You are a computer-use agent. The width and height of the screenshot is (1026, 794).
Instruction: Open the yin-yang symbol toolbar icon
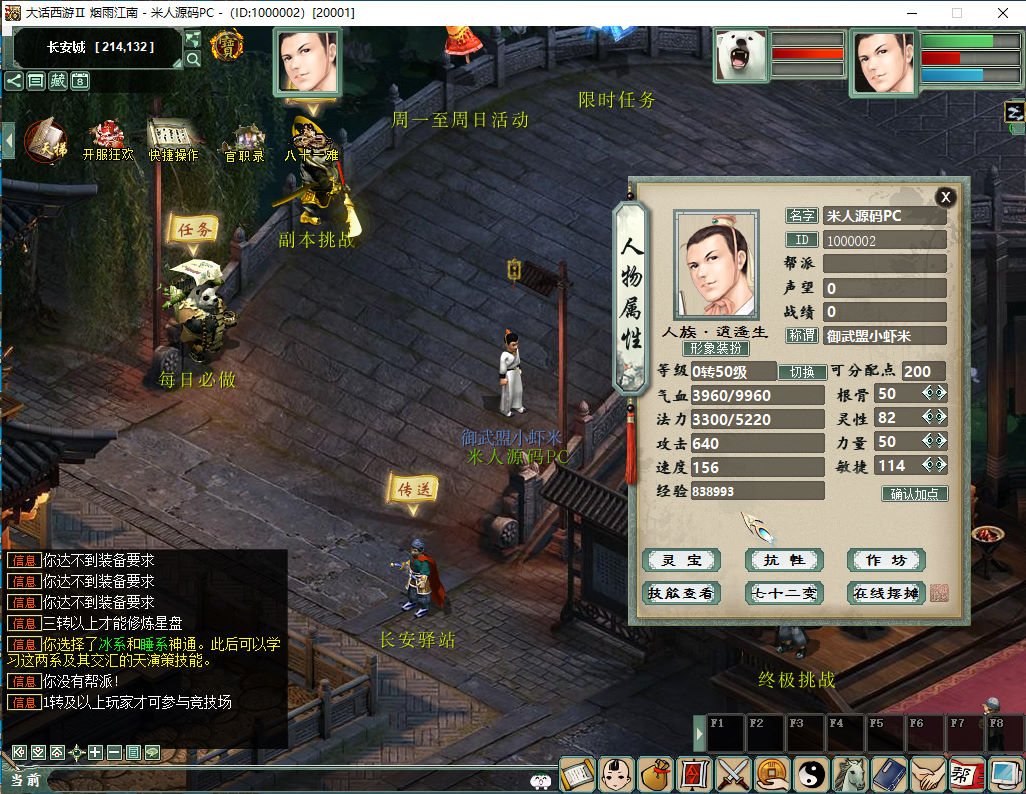click(x=811, y=774)
